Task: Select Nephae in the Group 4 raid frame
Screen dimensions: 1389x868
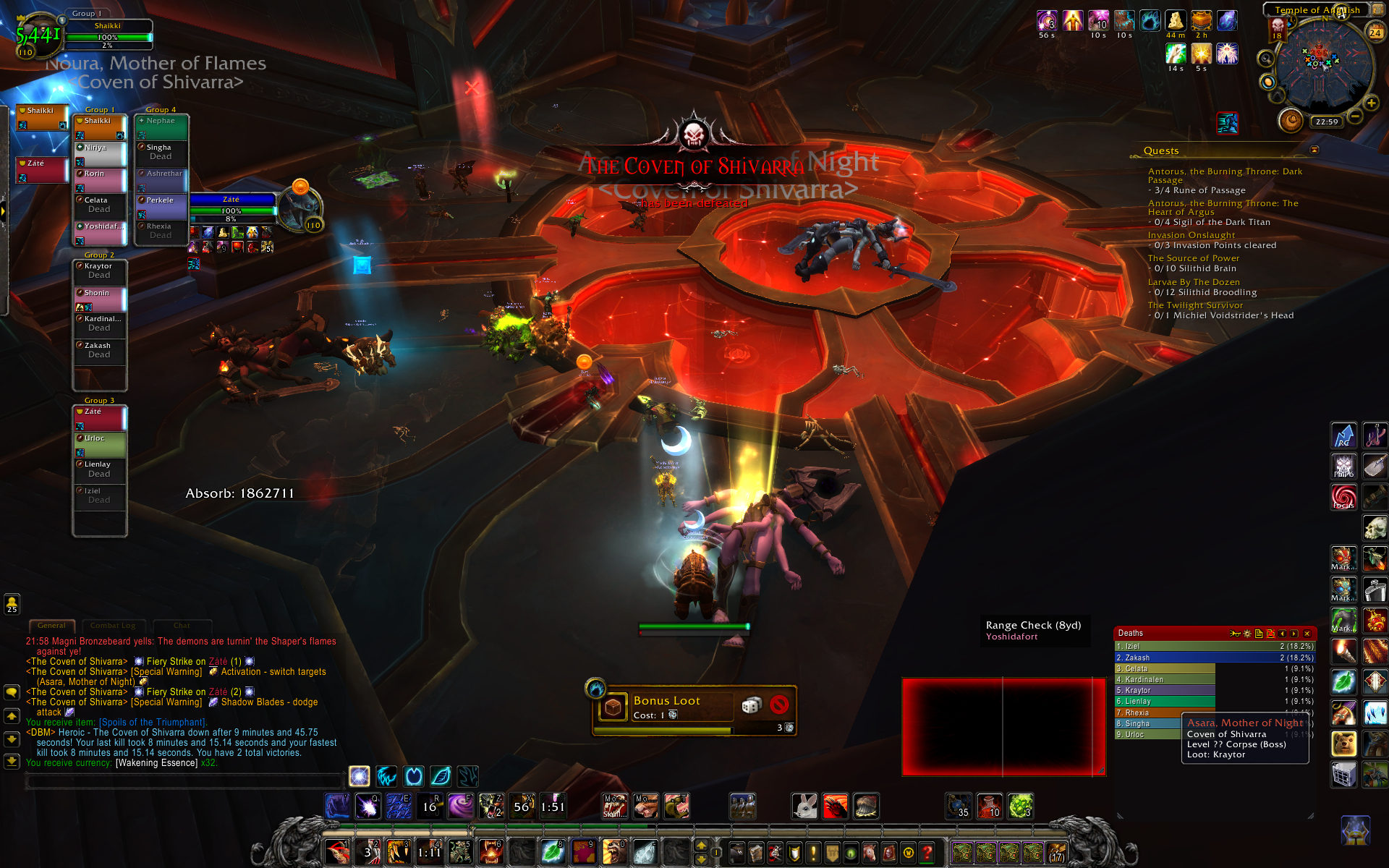Action: [161, 126]
